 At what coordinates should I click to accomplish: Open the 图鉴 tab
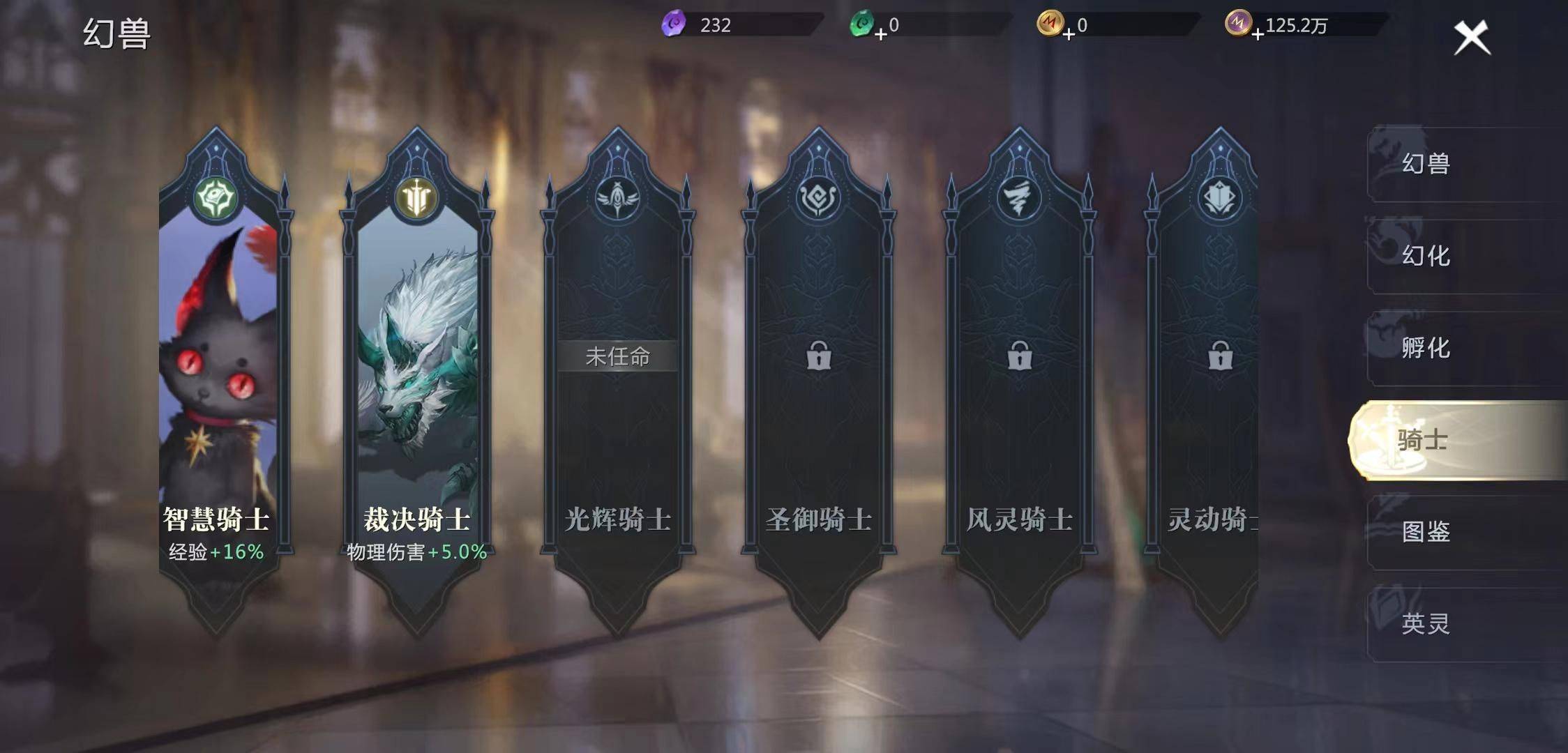[1426, 532]
